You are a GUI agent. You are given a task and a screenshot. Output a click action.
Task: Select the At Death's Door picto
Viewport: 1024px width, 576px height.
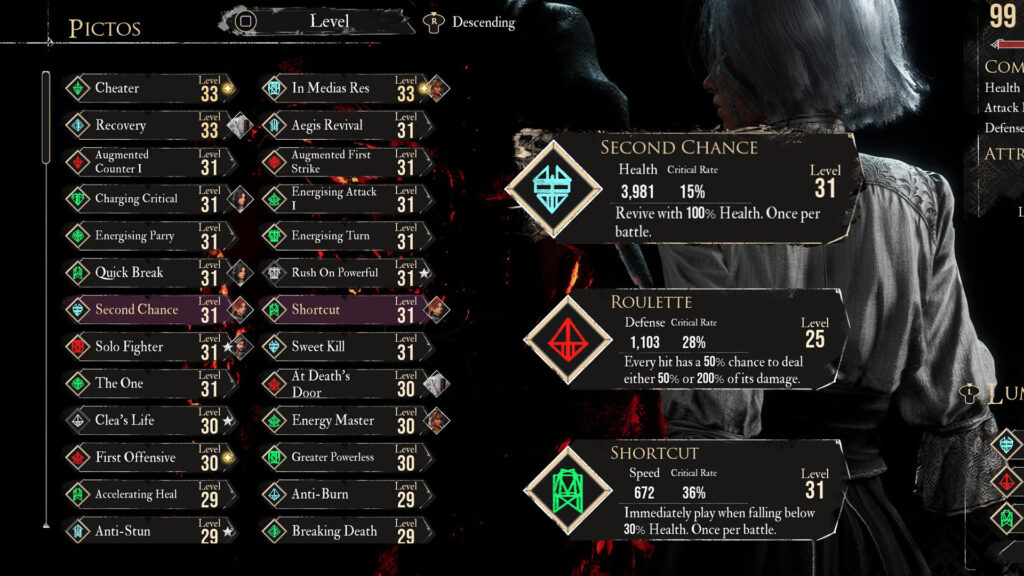345,383
